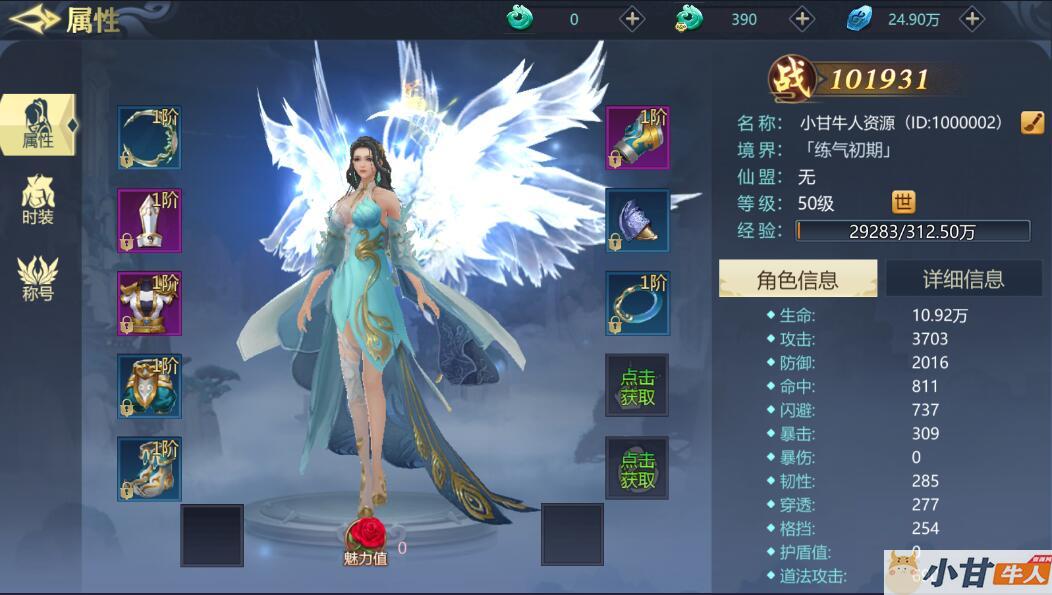This screenshot has height=595, width=1052.
Task: Go back using the arrow beside 属性
Action: pos(33,17)
